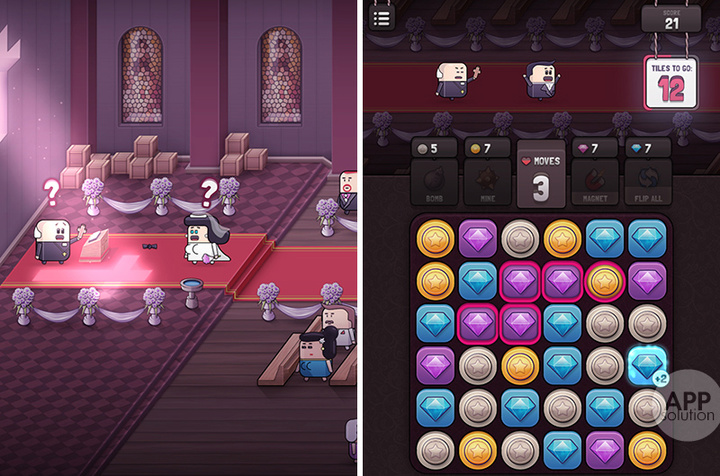Tap the glowing blue gem tile marked +2
Image resolution: width=720 pixels, height=476 pixels.
click(648, 365)
